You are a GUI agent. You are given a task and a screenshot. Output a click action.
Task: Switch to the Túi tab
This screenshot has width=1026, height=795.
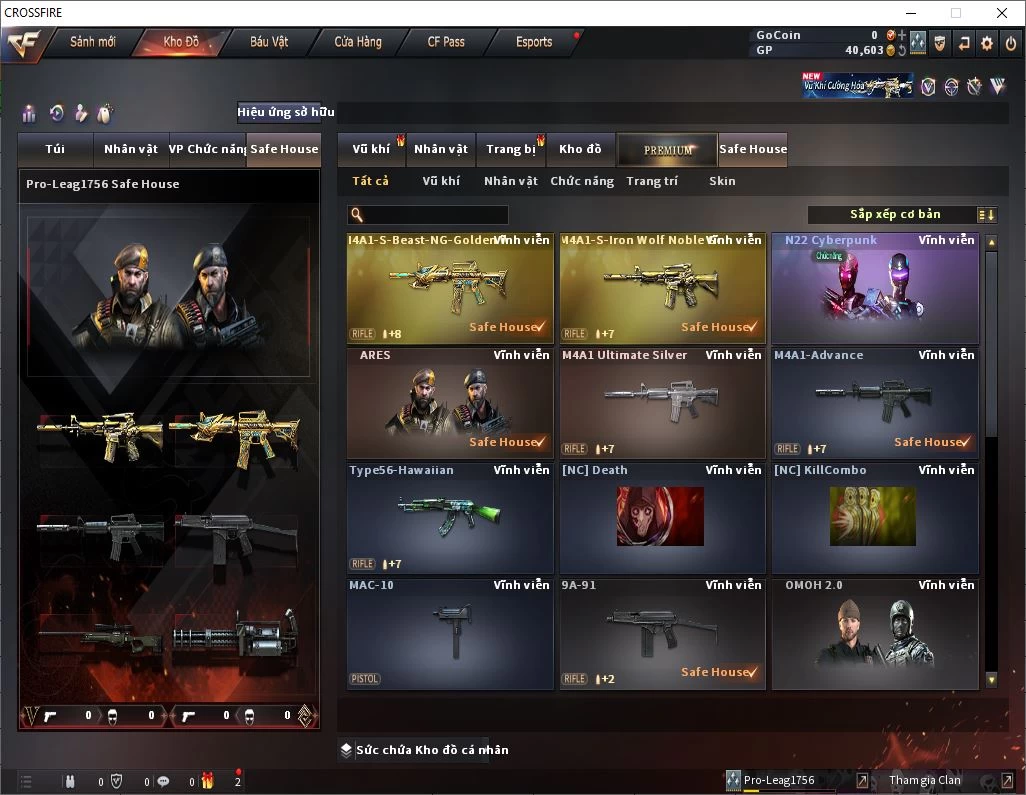pyautogui.click(x=55, y=149)
